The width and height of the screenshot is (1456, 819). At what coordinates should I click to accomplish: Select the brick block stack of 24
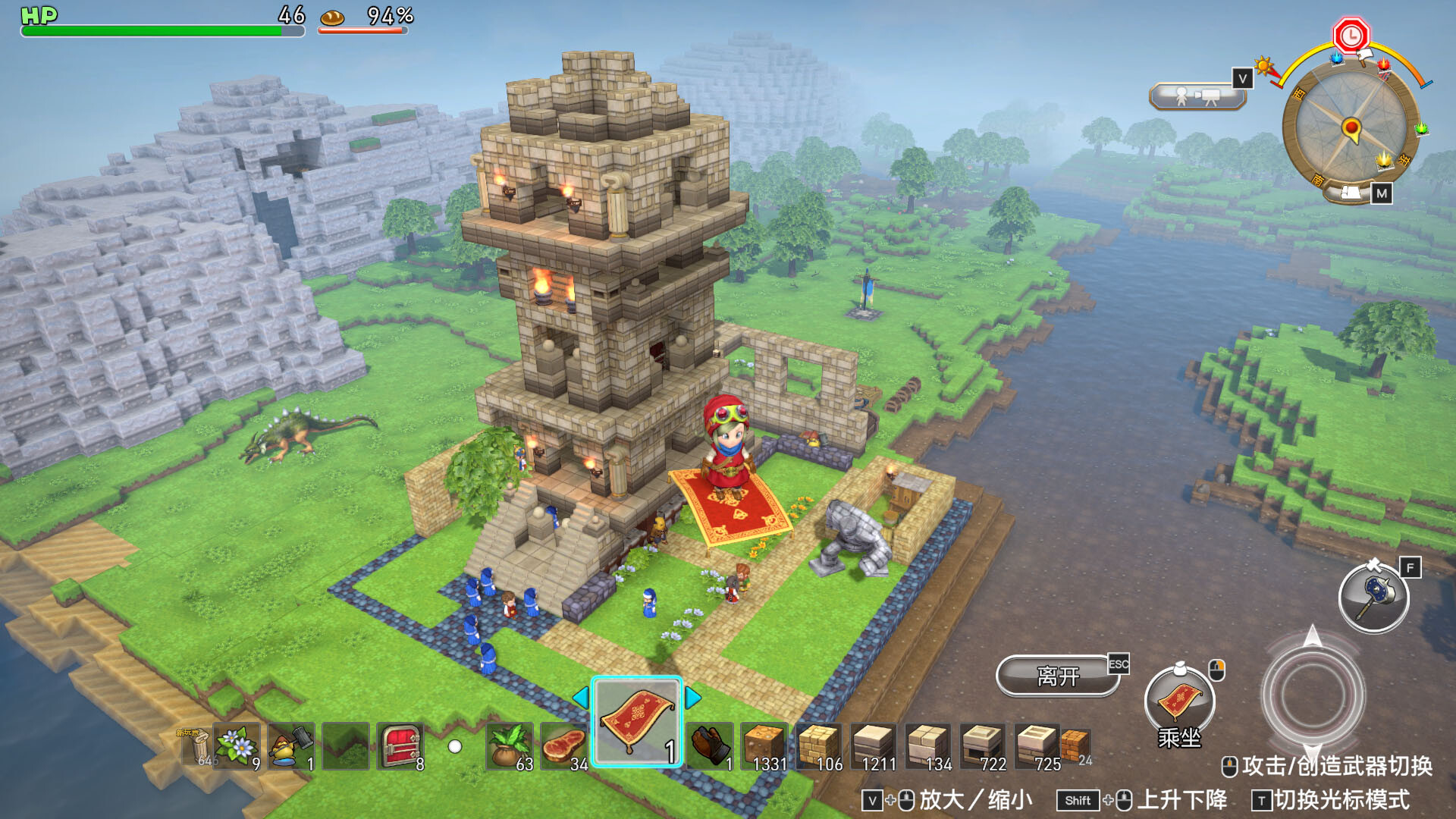tap(1077, 745)
